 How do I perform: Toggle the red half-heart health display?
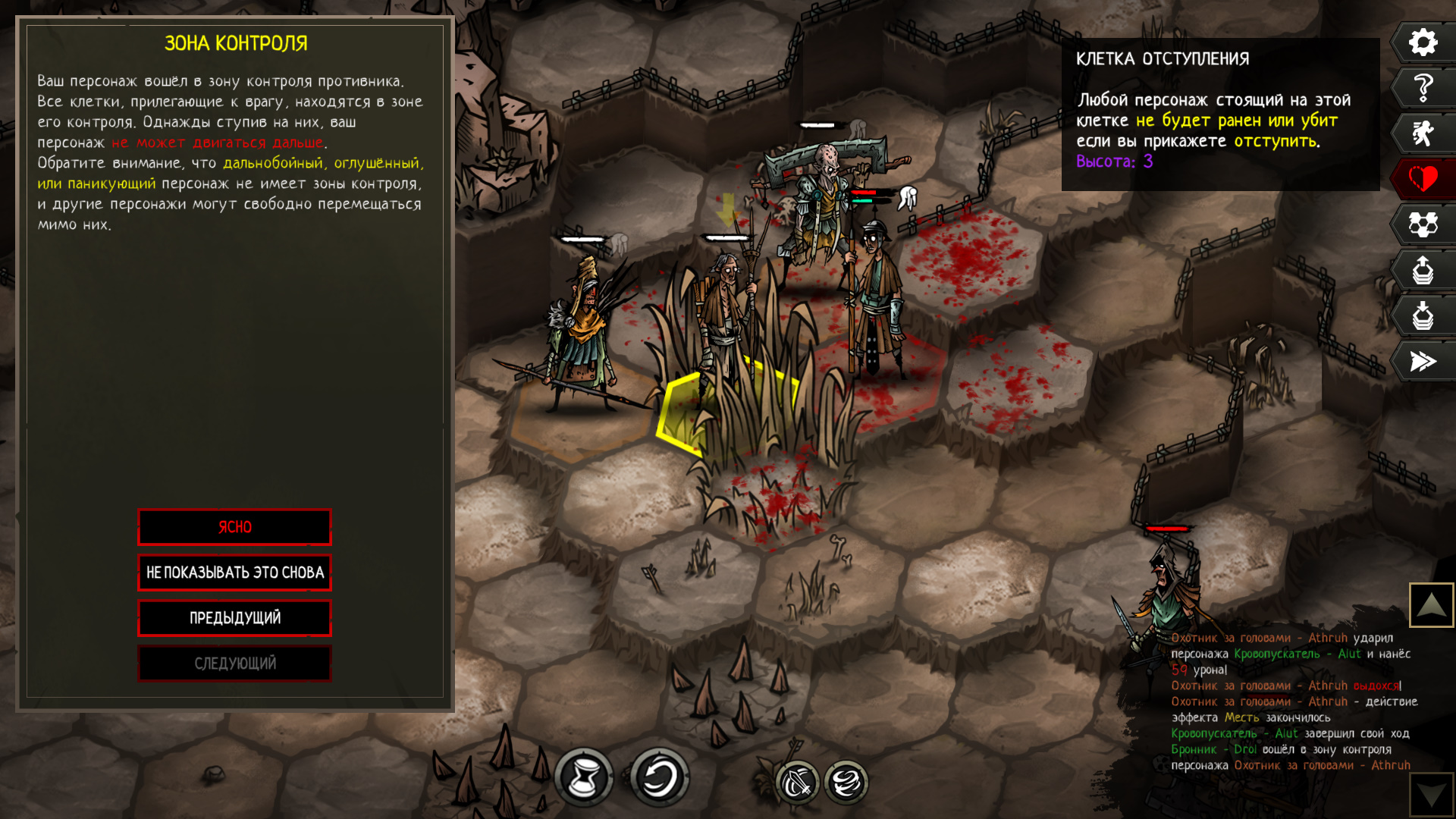[1423, 179]
